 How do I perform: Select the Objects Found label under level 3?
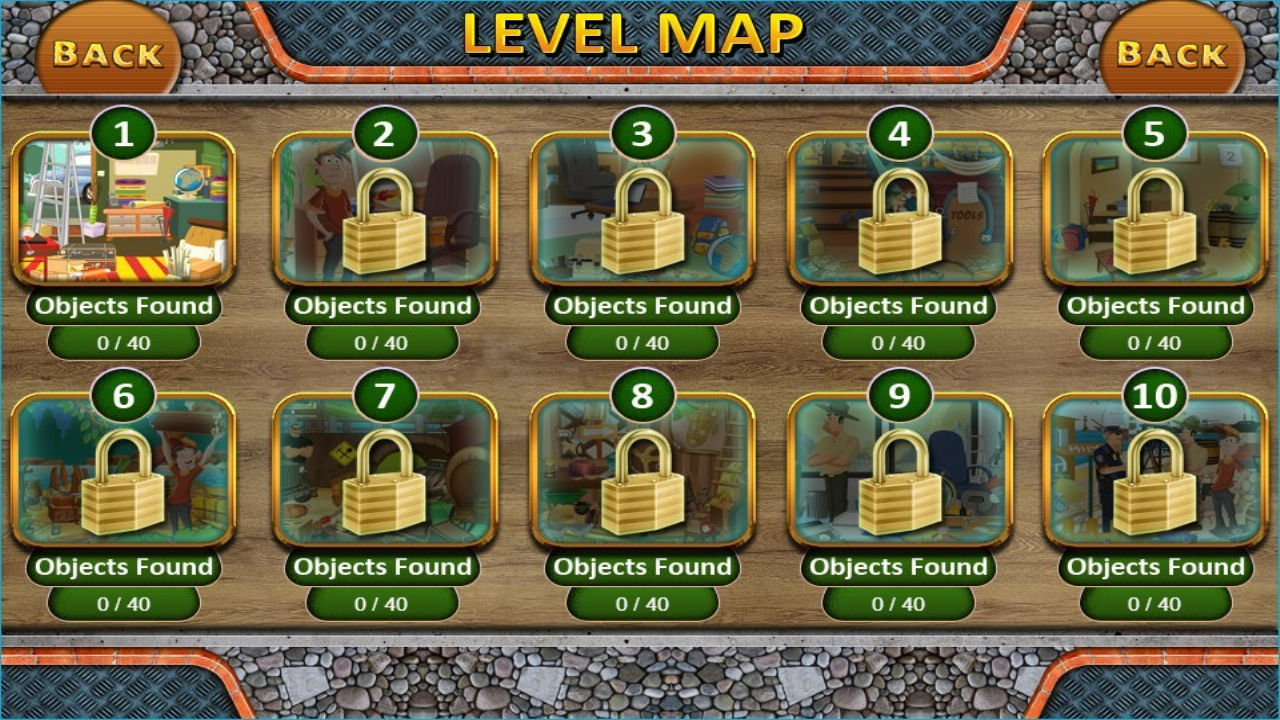pyautogui.click(x=642, y=306)
